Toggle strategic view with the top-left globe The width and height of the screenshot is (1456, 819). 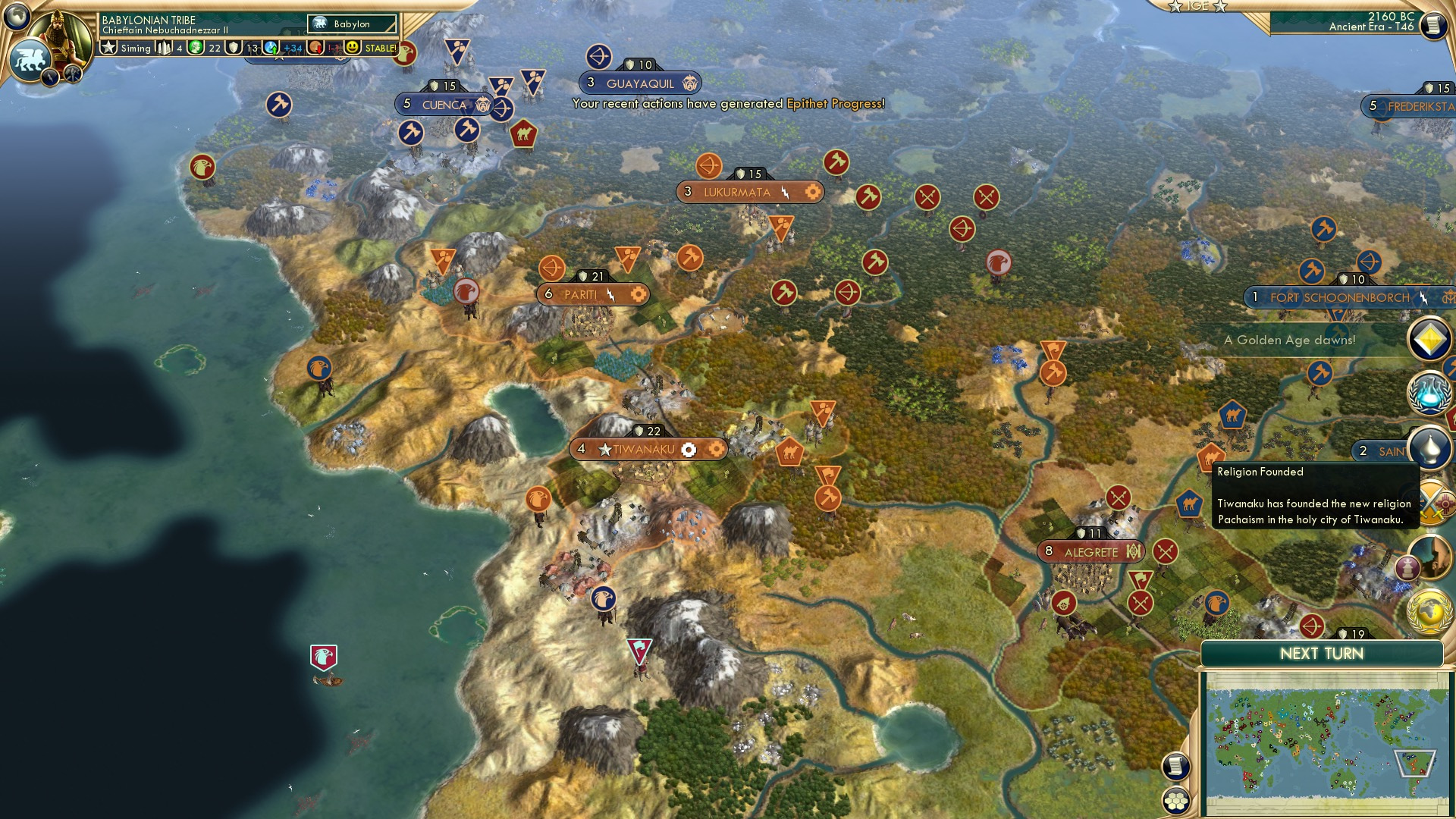tap(15, 17)
